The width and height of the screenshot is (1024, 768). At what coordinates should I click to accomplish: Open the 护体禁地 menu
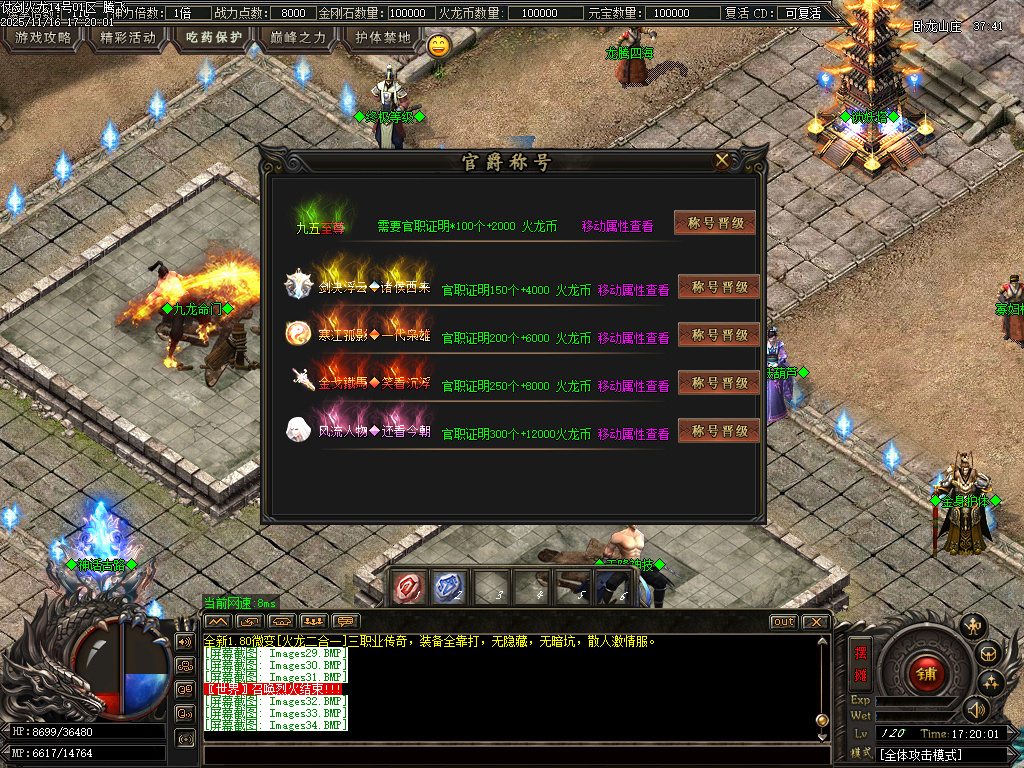[383, 38]
